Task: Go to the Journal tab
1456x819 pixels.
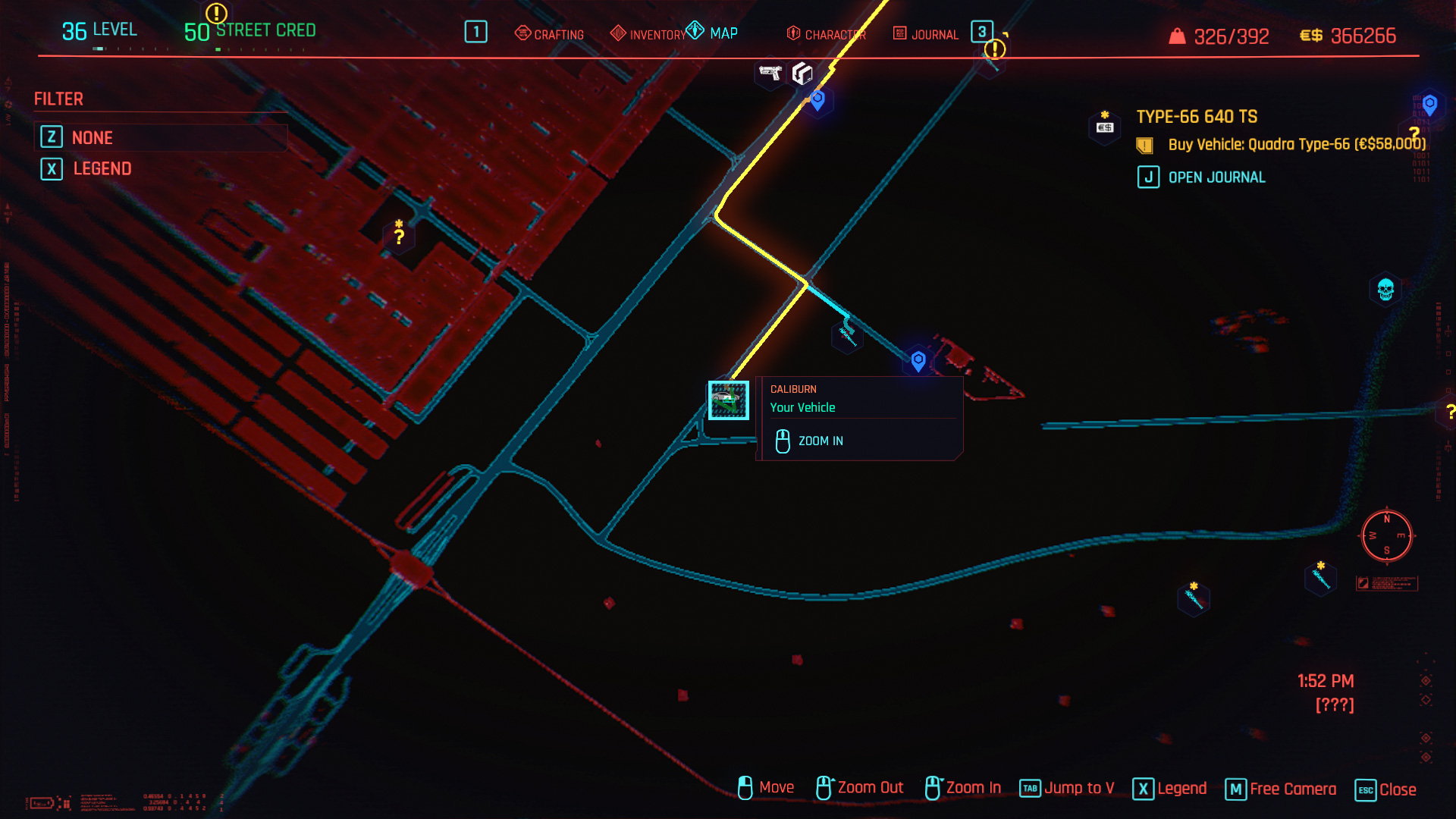Action: [x=926, y=34]
